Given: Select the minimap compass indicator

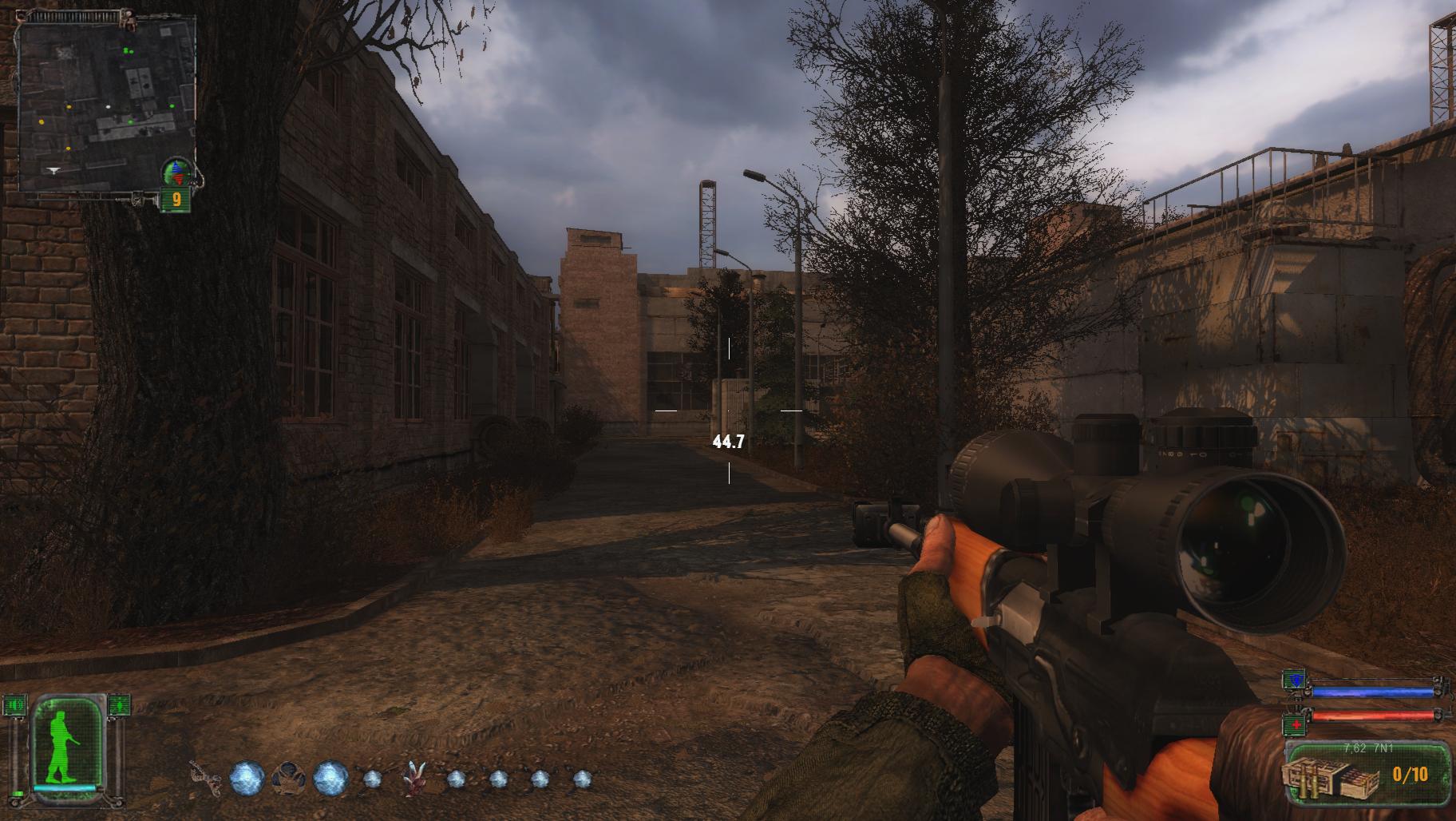Looking at the screenshot, I should coord(177,171).
